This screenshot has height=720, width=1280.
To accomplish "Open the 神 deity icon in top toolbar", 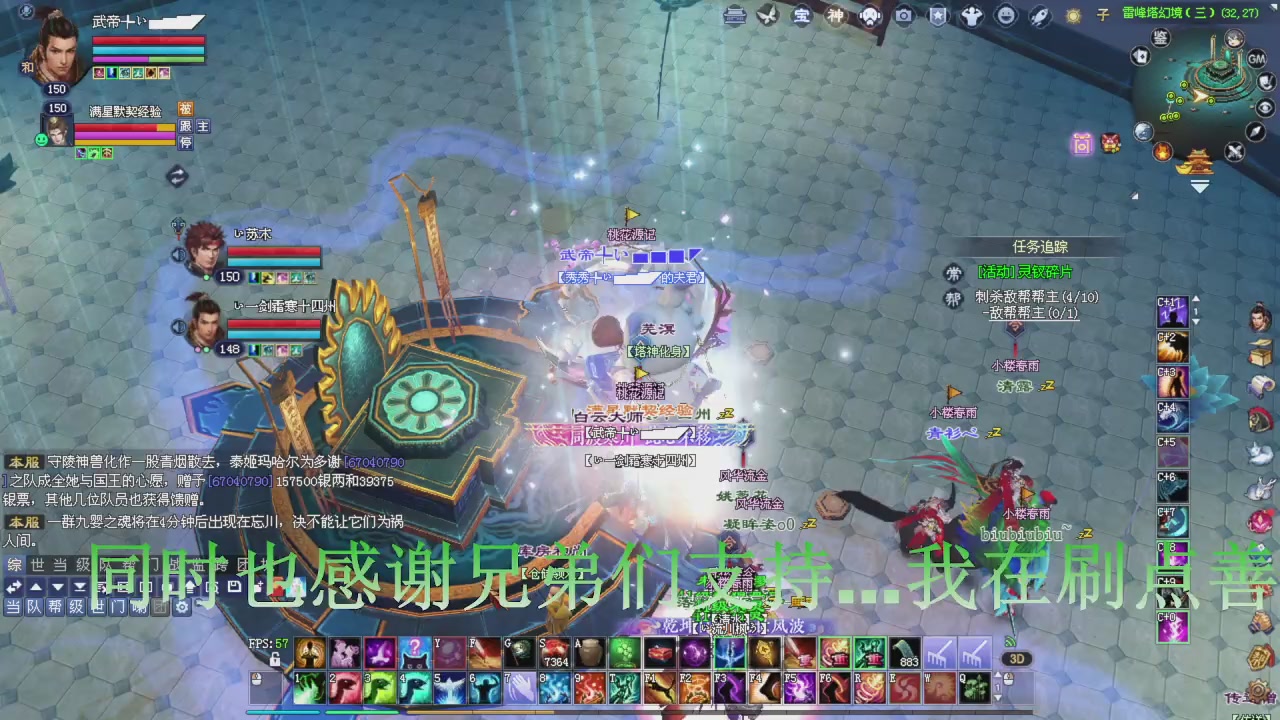I will pyautogui.click(x=835, y=15).
